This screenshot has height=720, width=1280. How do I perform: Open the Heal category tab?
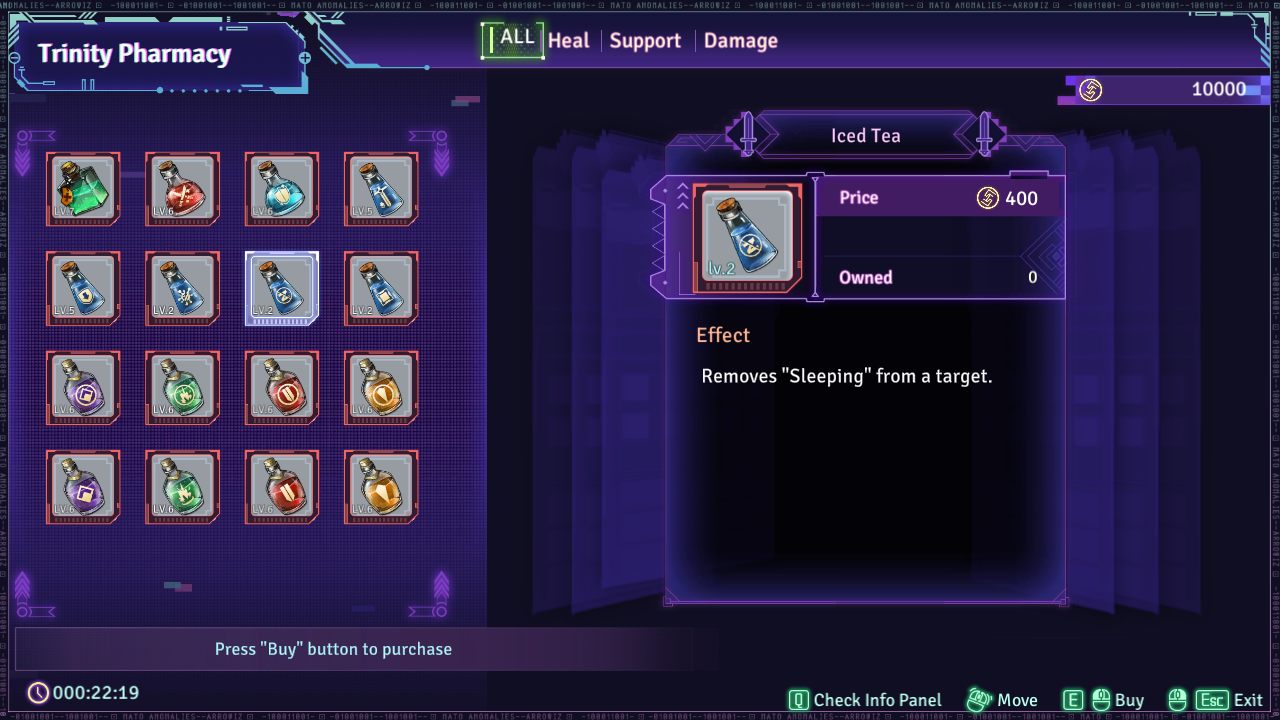569,41
